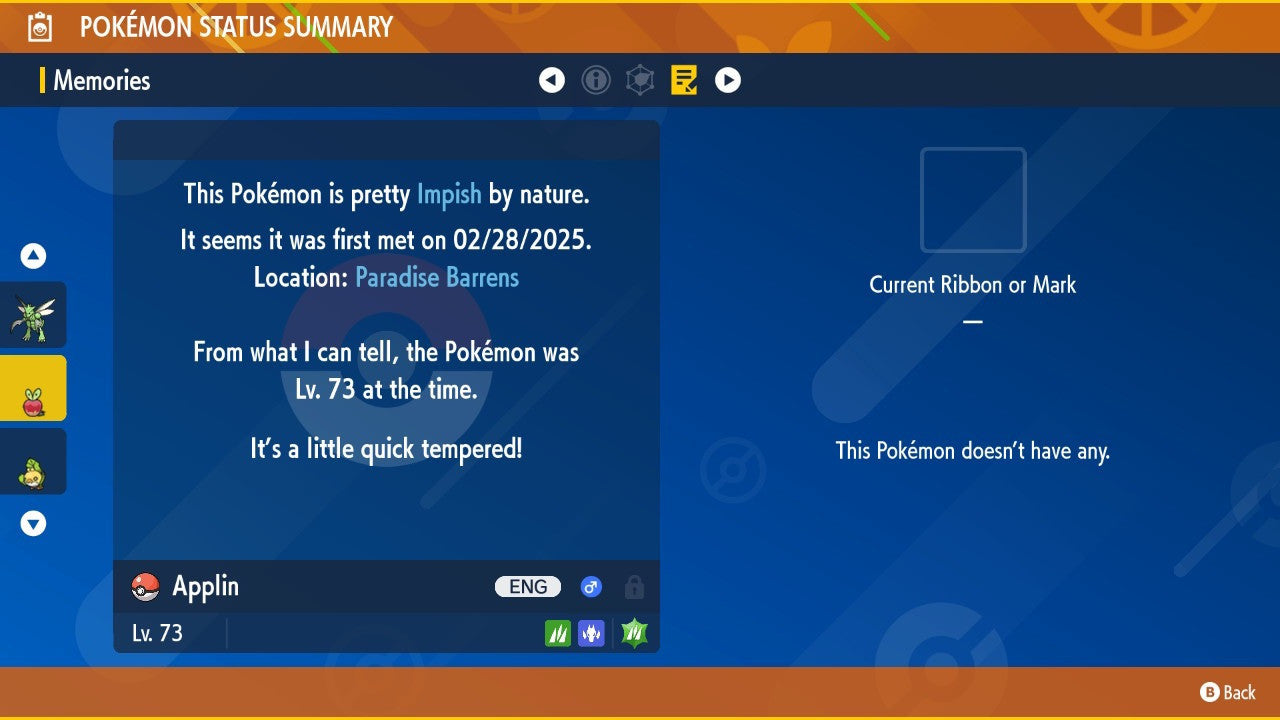Select the Smoliv party thumbnail

point(33,461)
